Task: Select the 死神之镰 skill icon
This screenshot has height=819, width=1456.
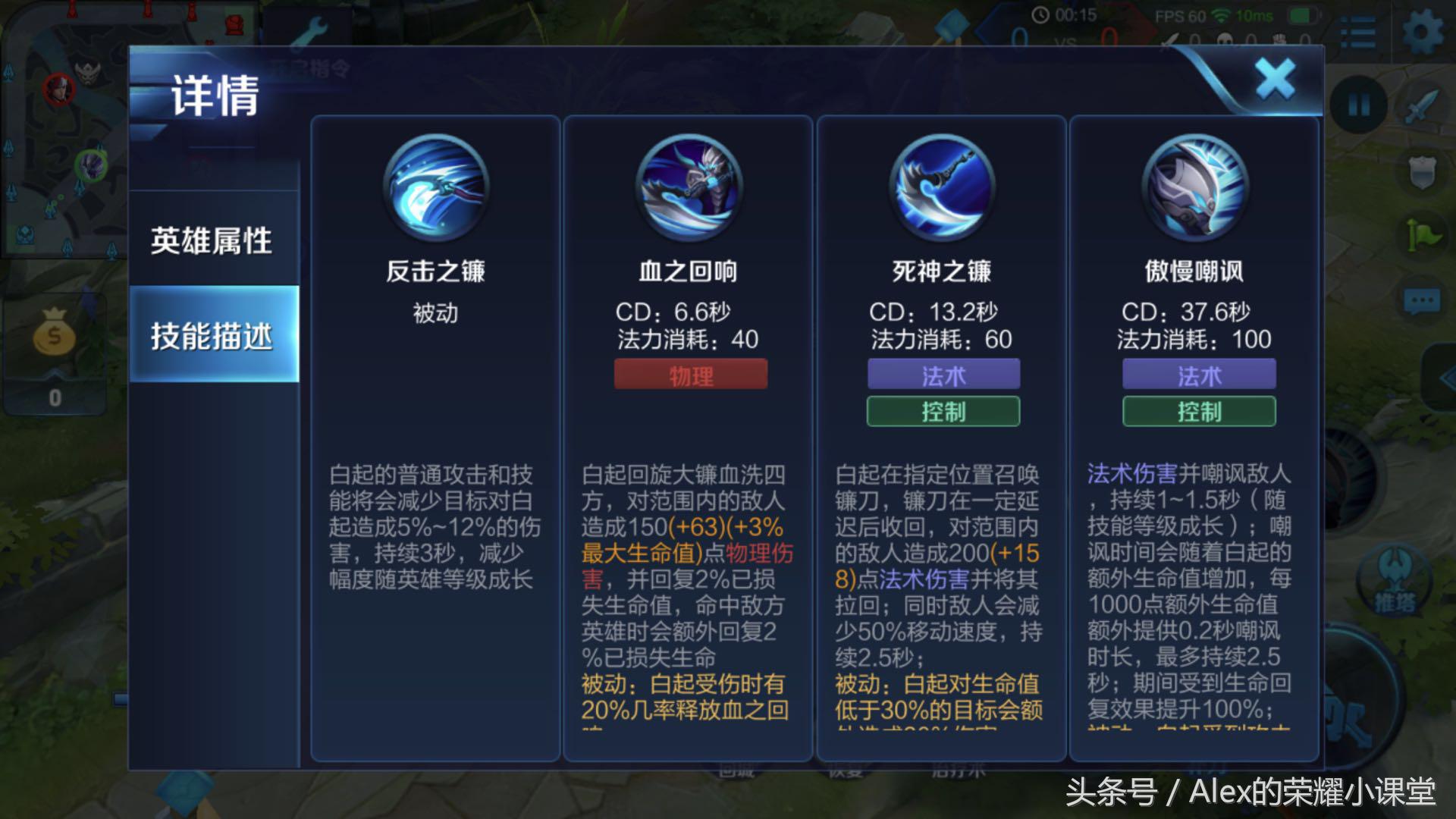Action: [943, 190]
